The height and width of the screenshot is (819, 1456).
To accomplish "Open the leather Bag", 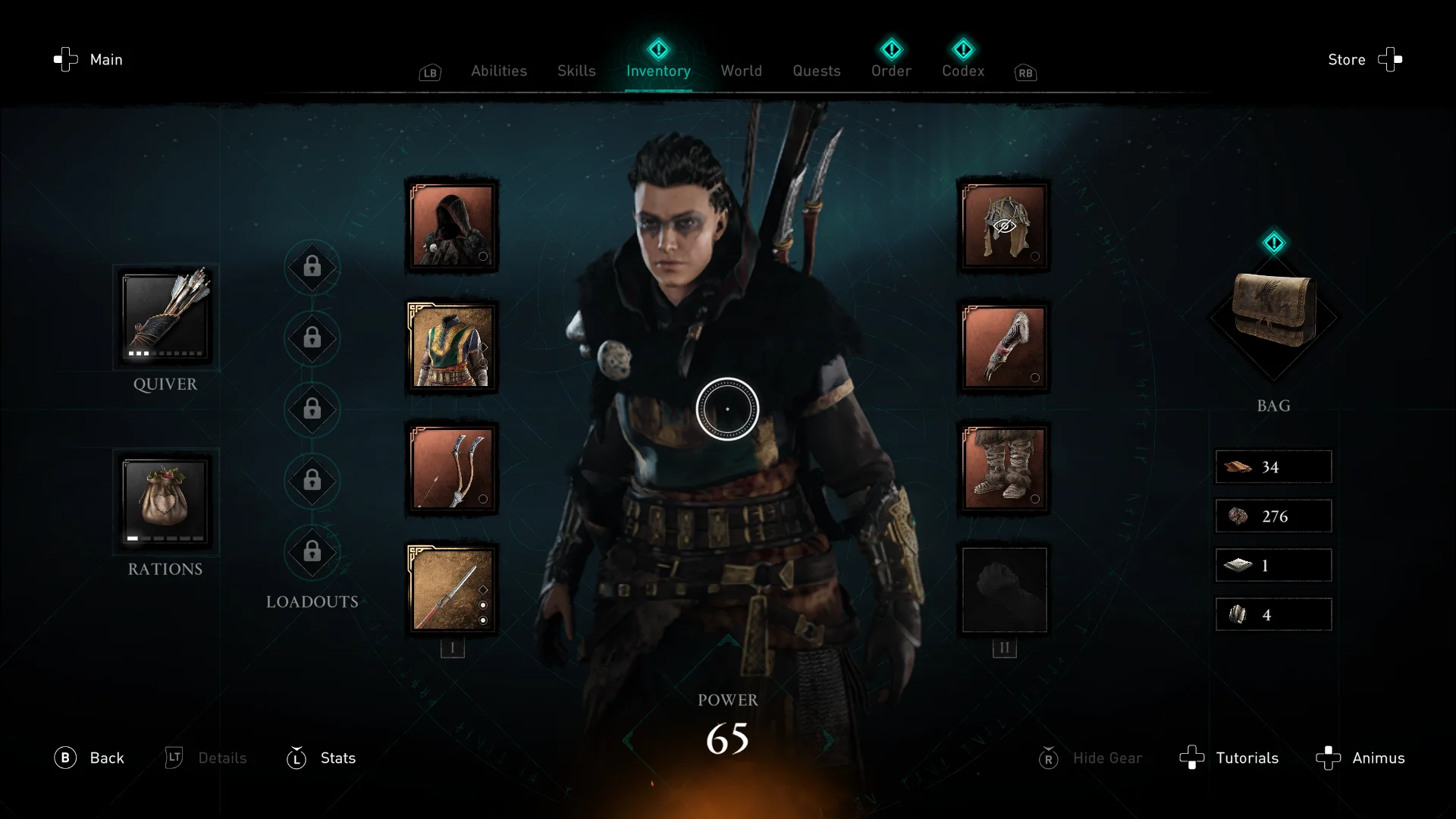I will [x=1273, y=311].
